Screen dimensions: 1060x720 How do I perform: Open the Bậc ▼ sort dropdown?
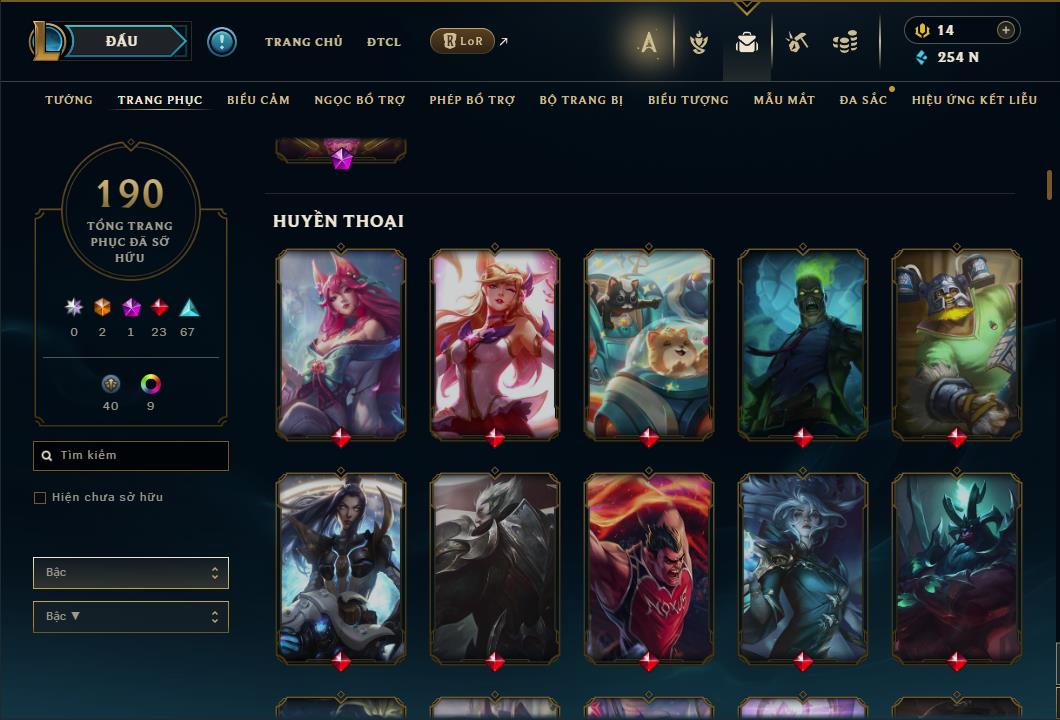tap(131, 617)
